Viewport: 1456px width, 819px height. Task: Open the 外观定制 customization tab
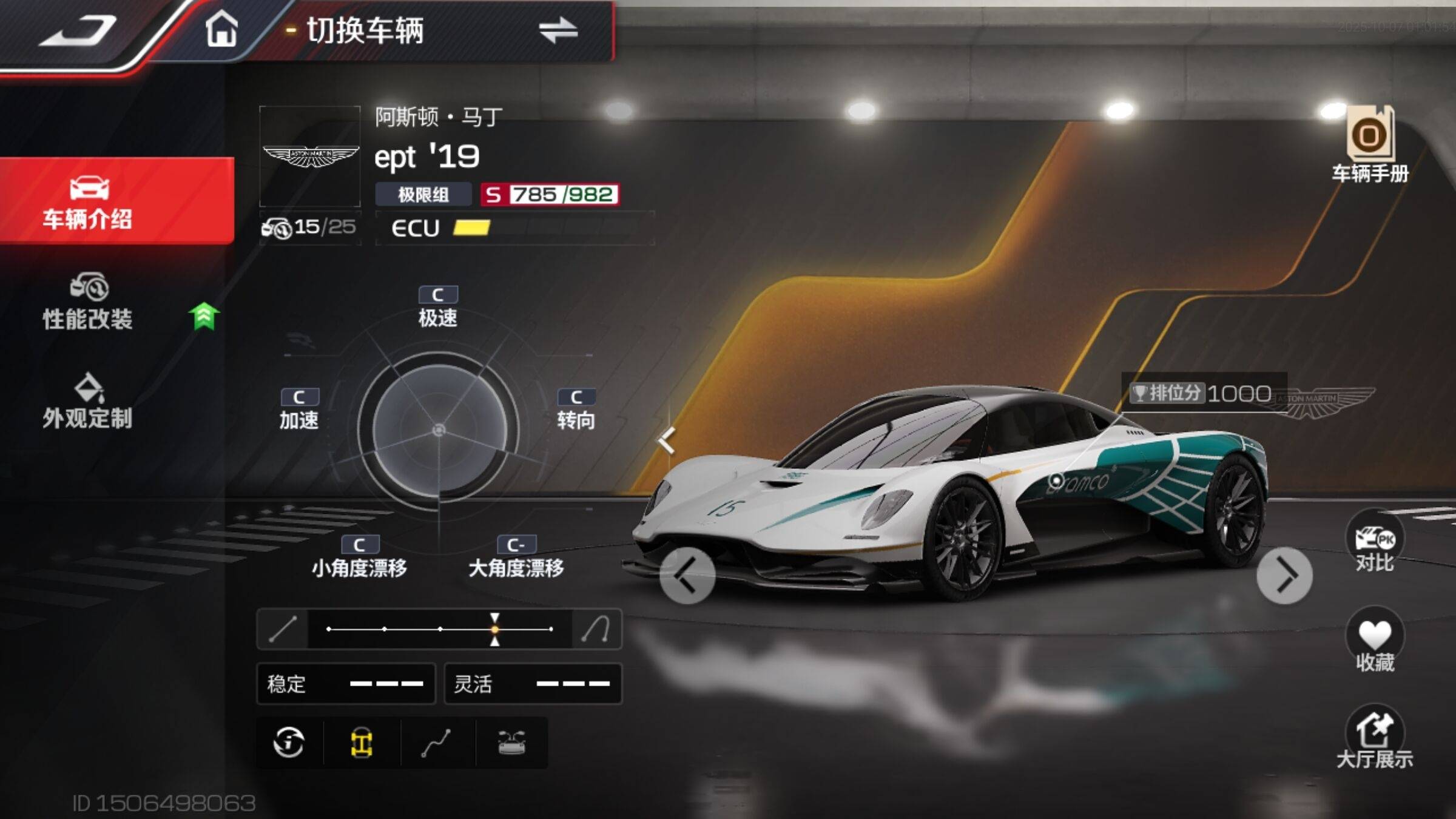(89, 402)
